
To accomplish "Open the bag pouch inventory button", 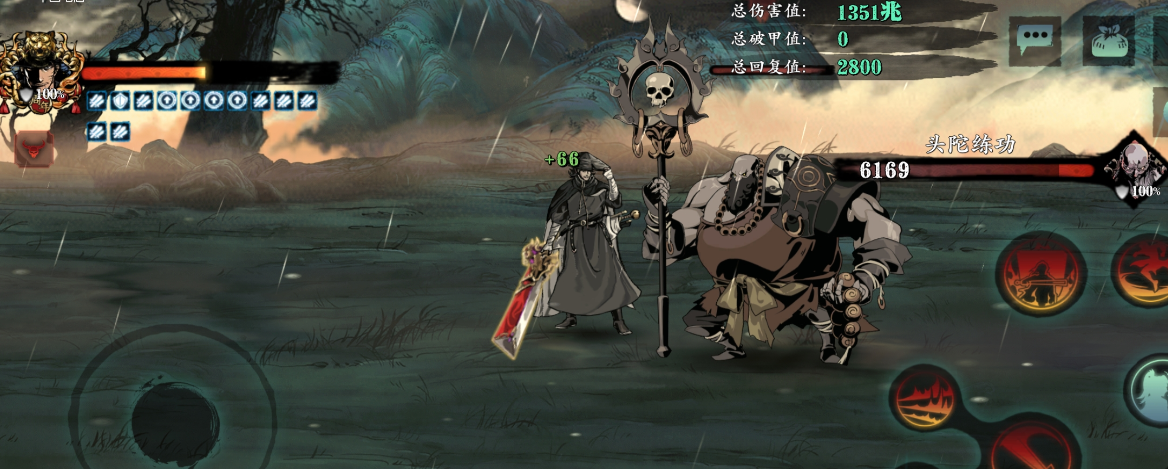I will click(x=1108, y=42).
